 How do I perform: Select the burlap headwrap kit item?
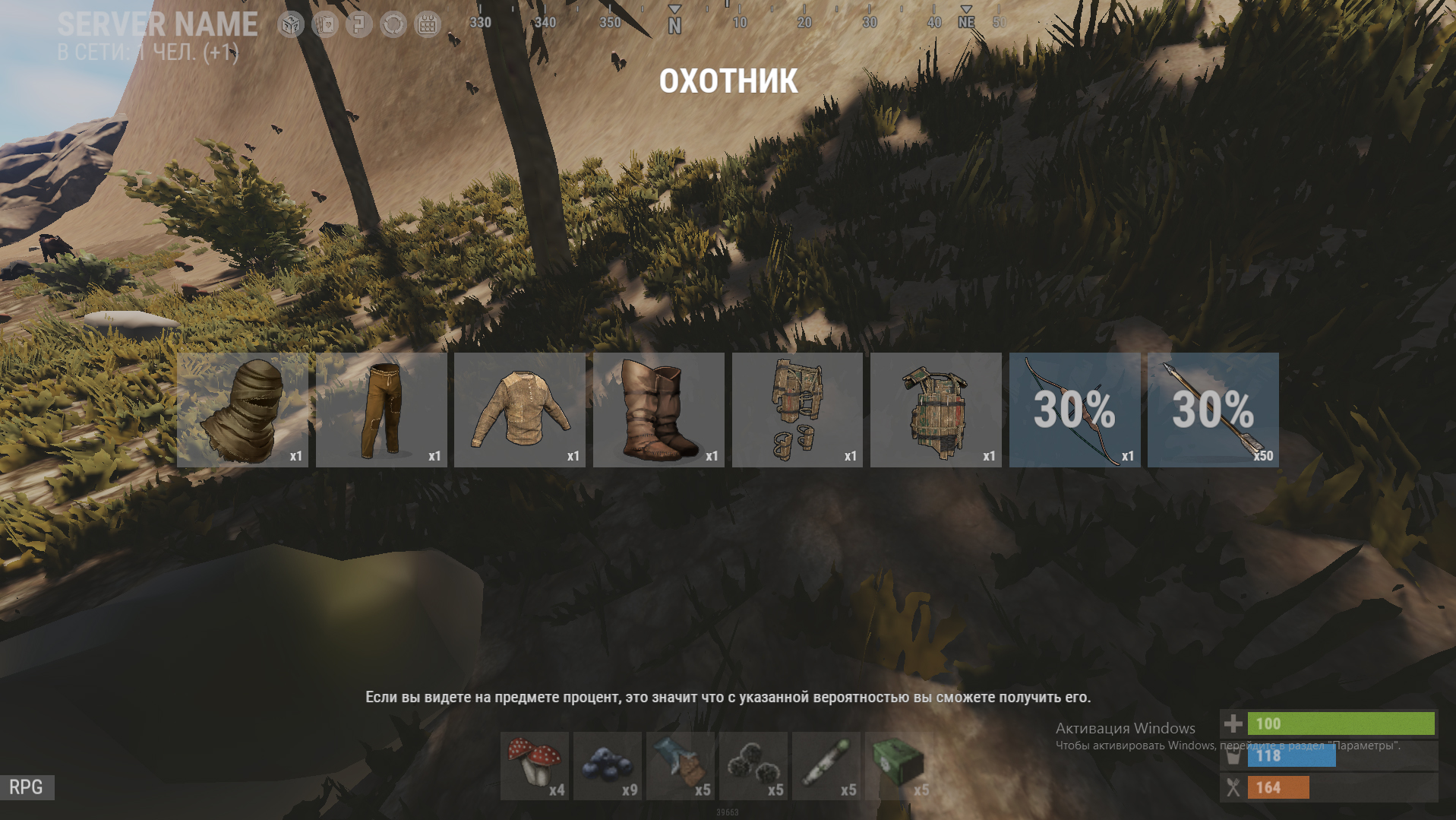[242, 410]
